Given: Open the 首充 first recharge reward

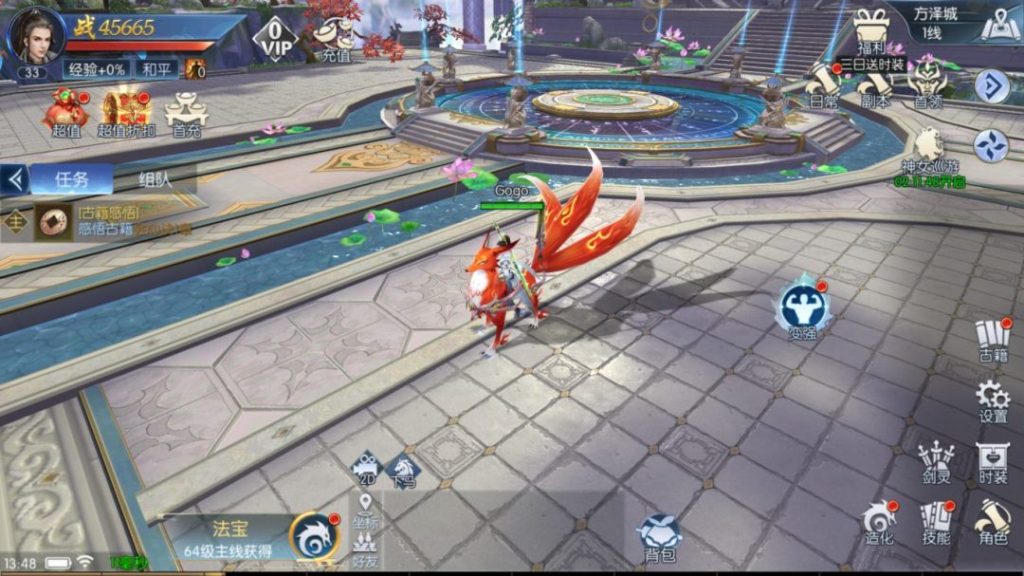Looking at the screenshot, I should [186, 112].
